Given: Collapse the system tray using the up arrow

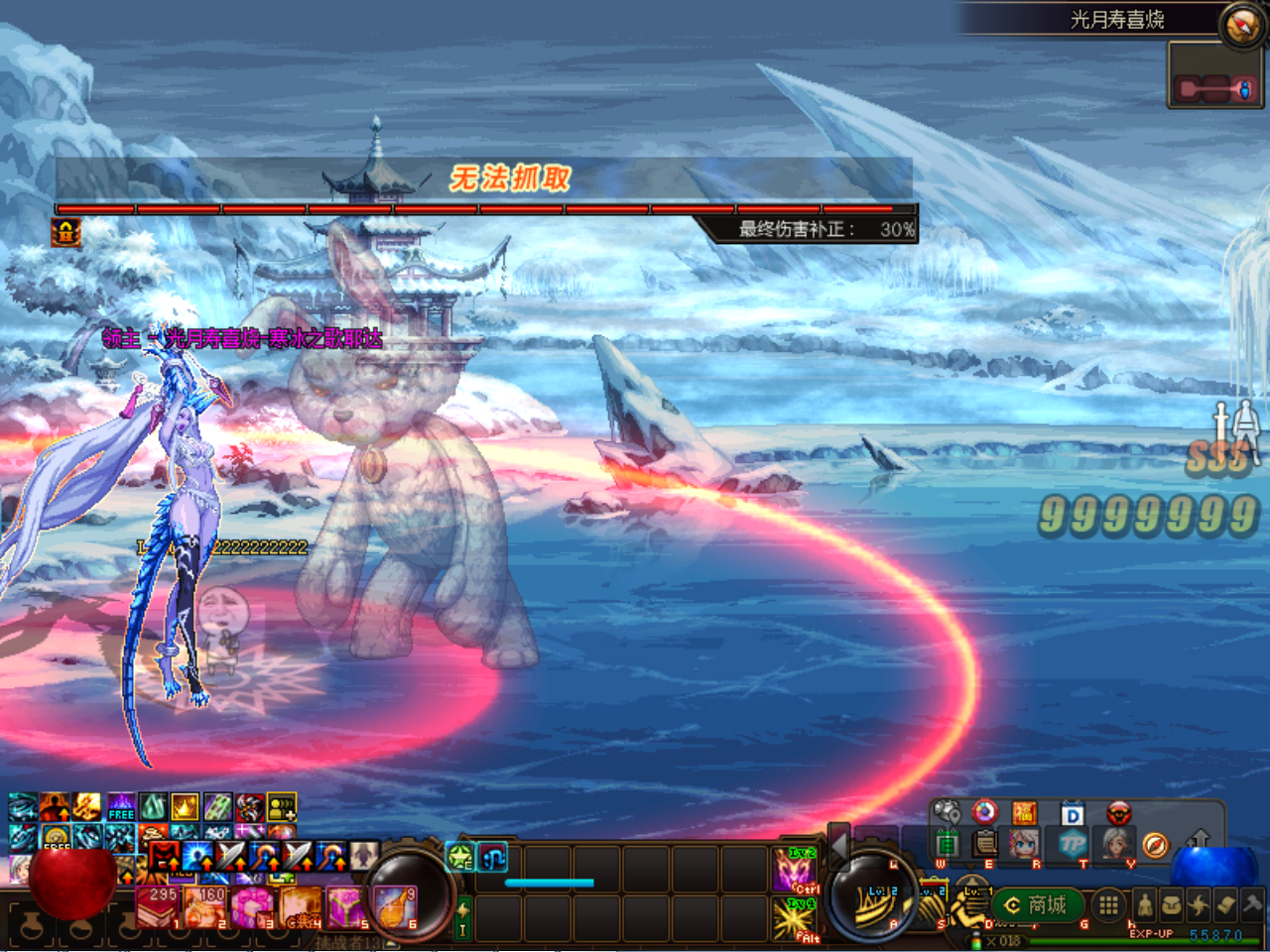Looking at the screenshot, I should (1200, 839).
